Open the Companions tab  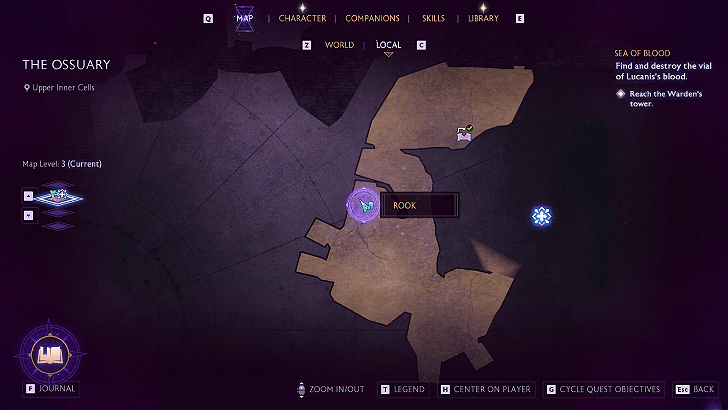pos(372,18)
